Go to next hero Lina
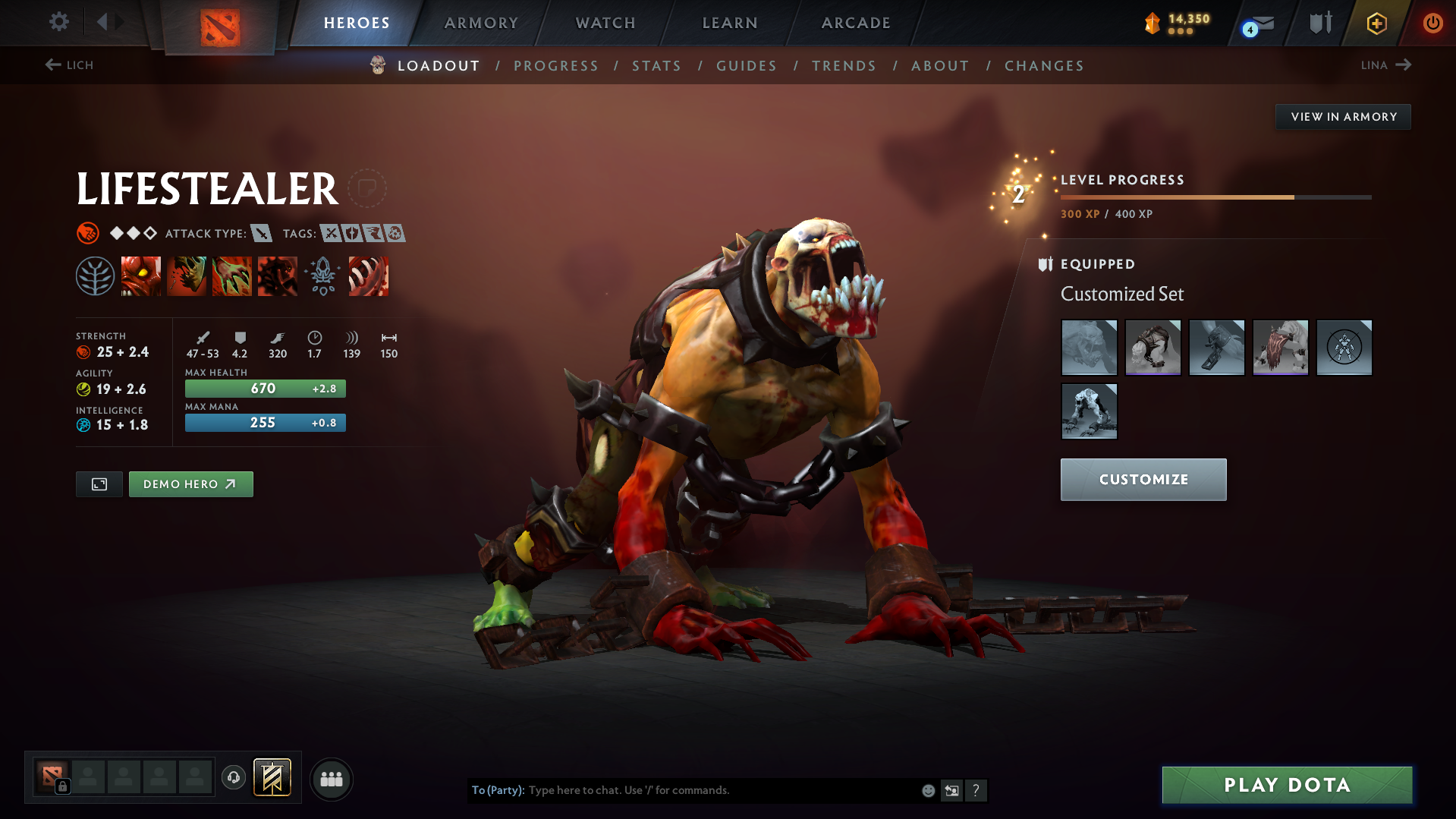1456x819 pixels. (1385, 65)
